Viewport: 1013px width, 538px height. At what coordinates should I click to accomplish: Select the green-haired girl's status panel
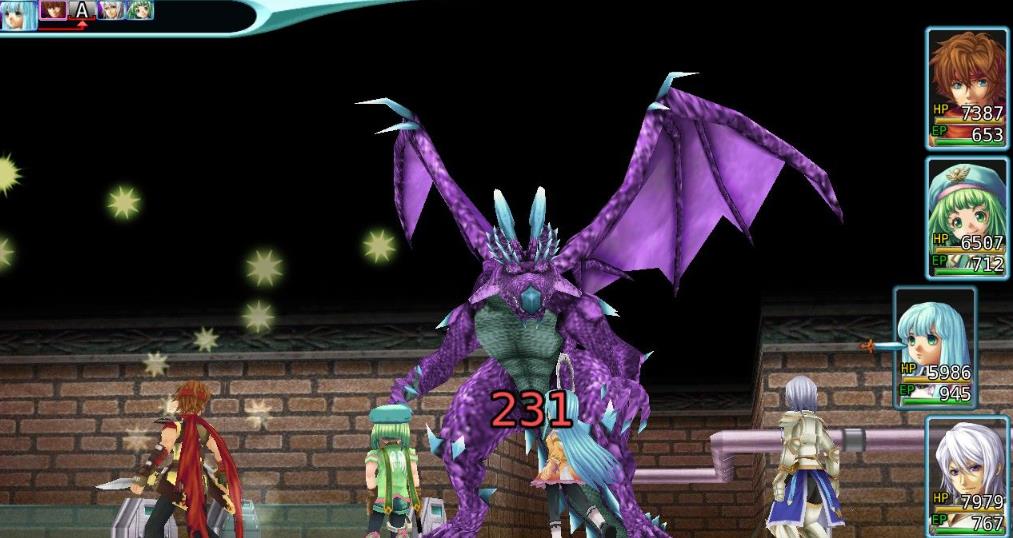point(966,217)
